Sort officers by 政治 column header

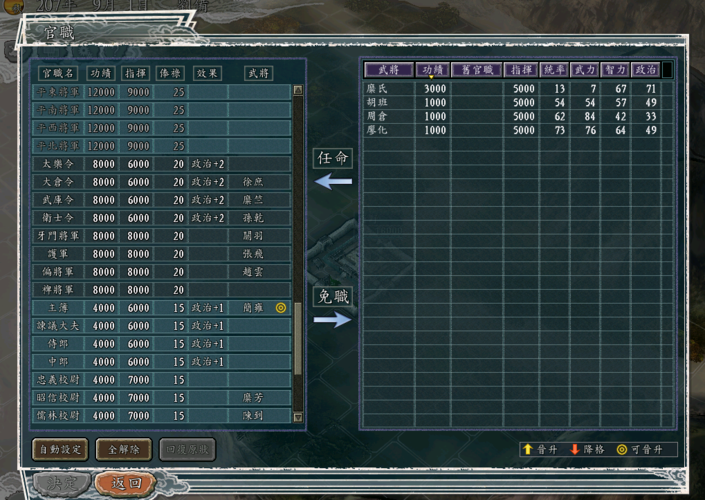pos(645,70)
